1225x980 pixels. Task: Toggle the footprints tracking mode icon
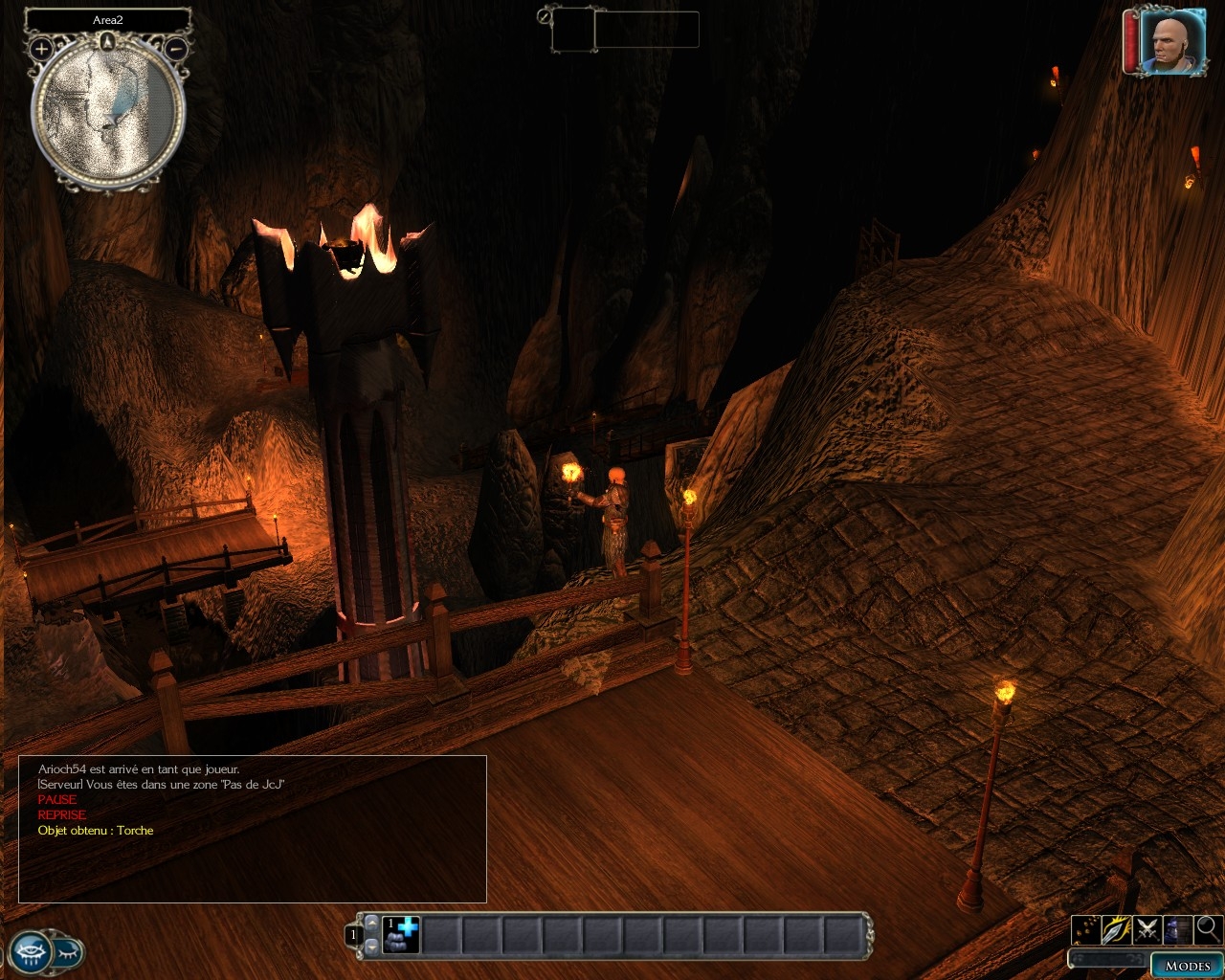click(1085, 928)
